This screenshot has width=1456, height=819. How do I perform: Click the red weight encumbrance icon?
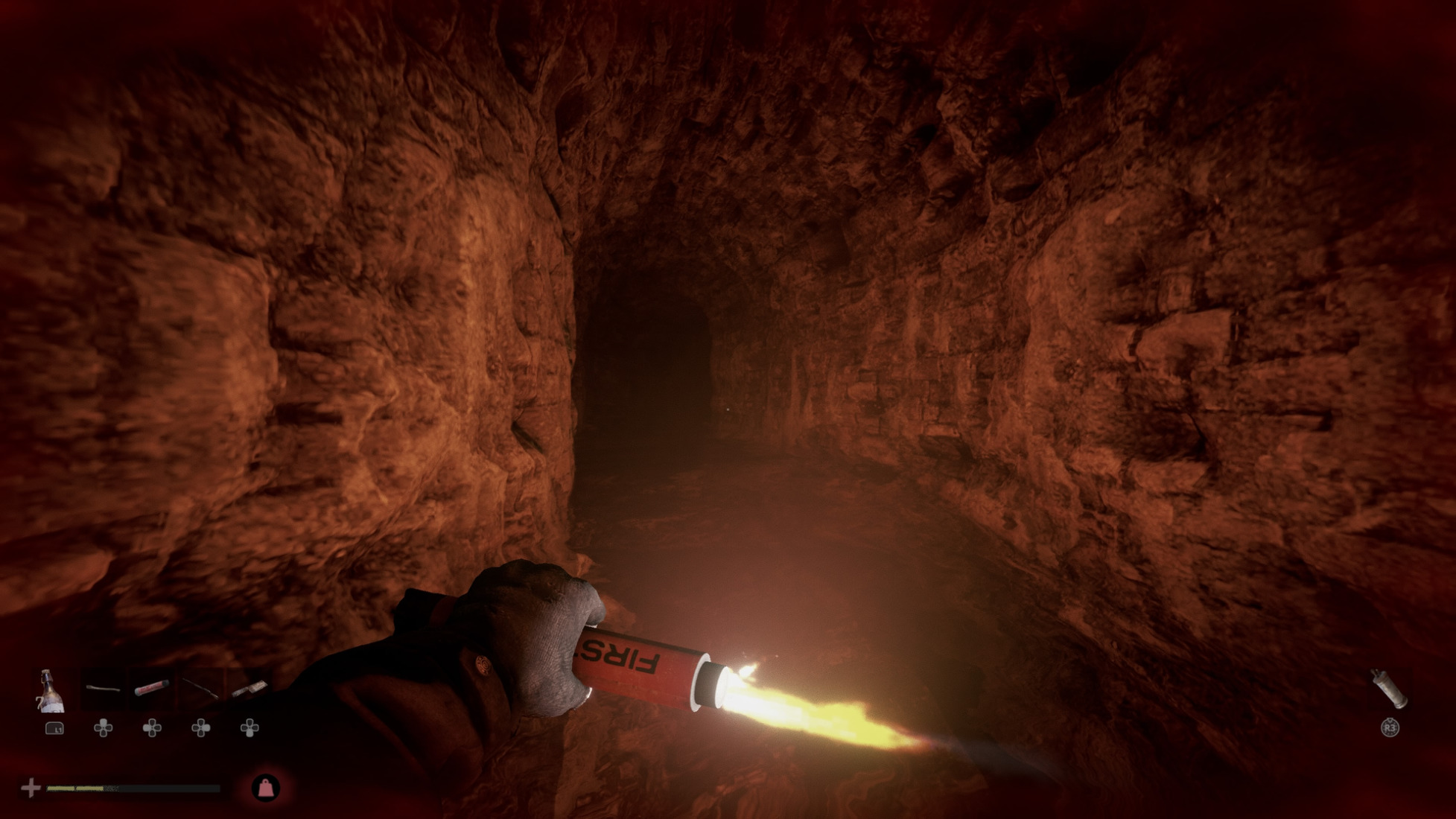(x=266, y=788)
